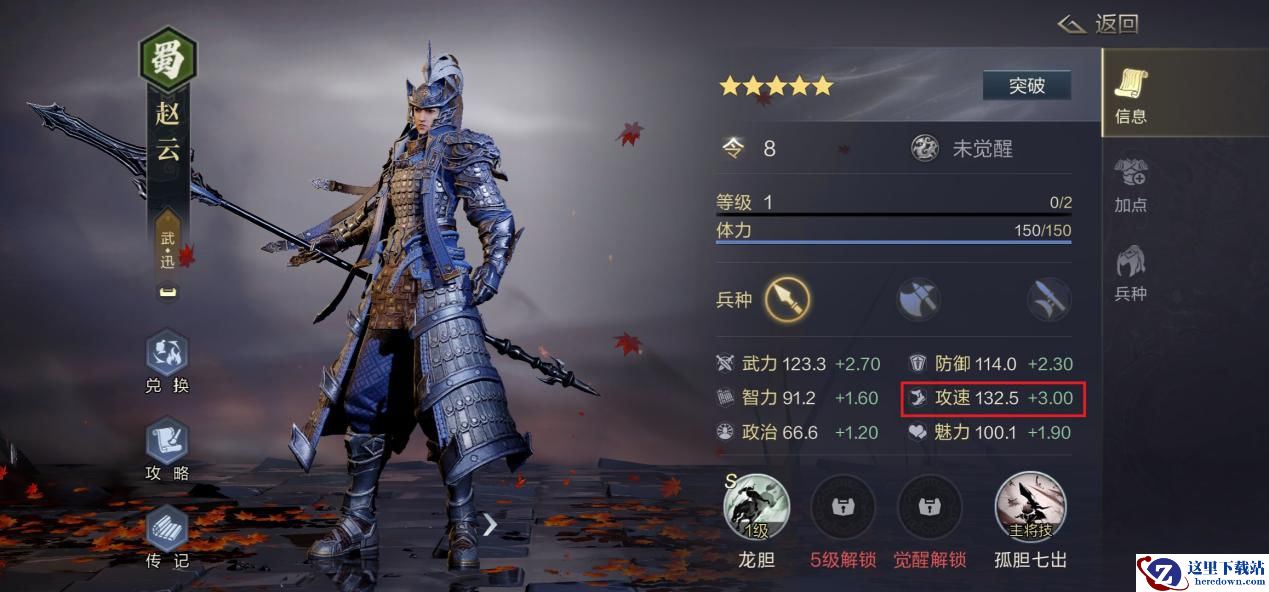Screen dimensions: 1269x592
Task: Open the 兵种 troop type tab
Action: coord(1131,273)
